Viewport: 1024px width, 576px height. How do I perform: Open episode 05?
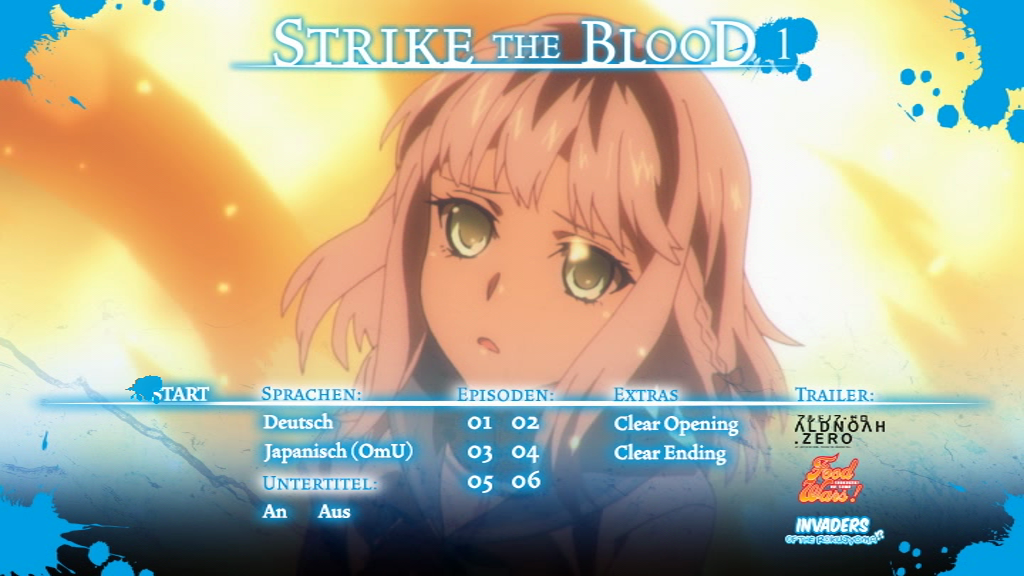[480, 482]
